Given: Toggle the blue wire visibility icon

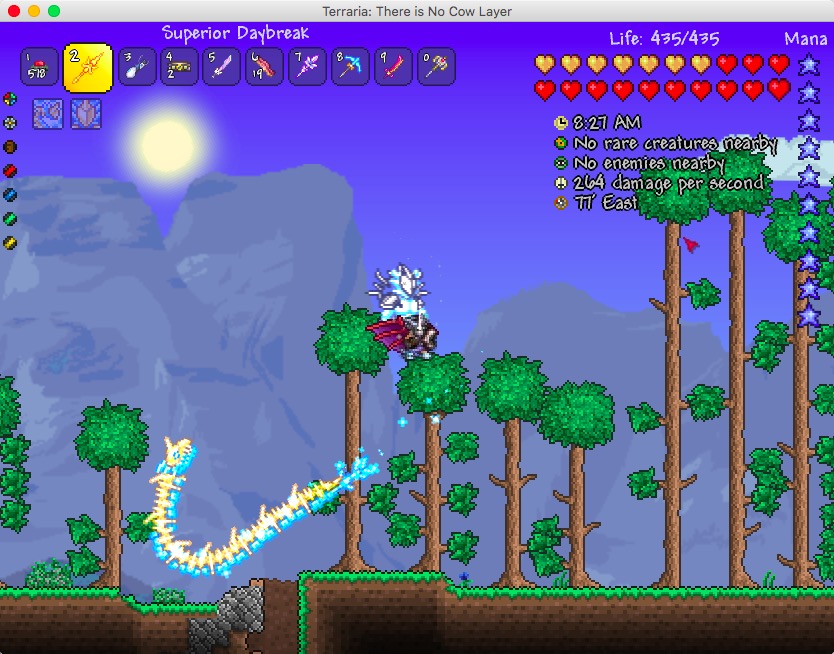Looking at the screenshot, I should point(10,195).
